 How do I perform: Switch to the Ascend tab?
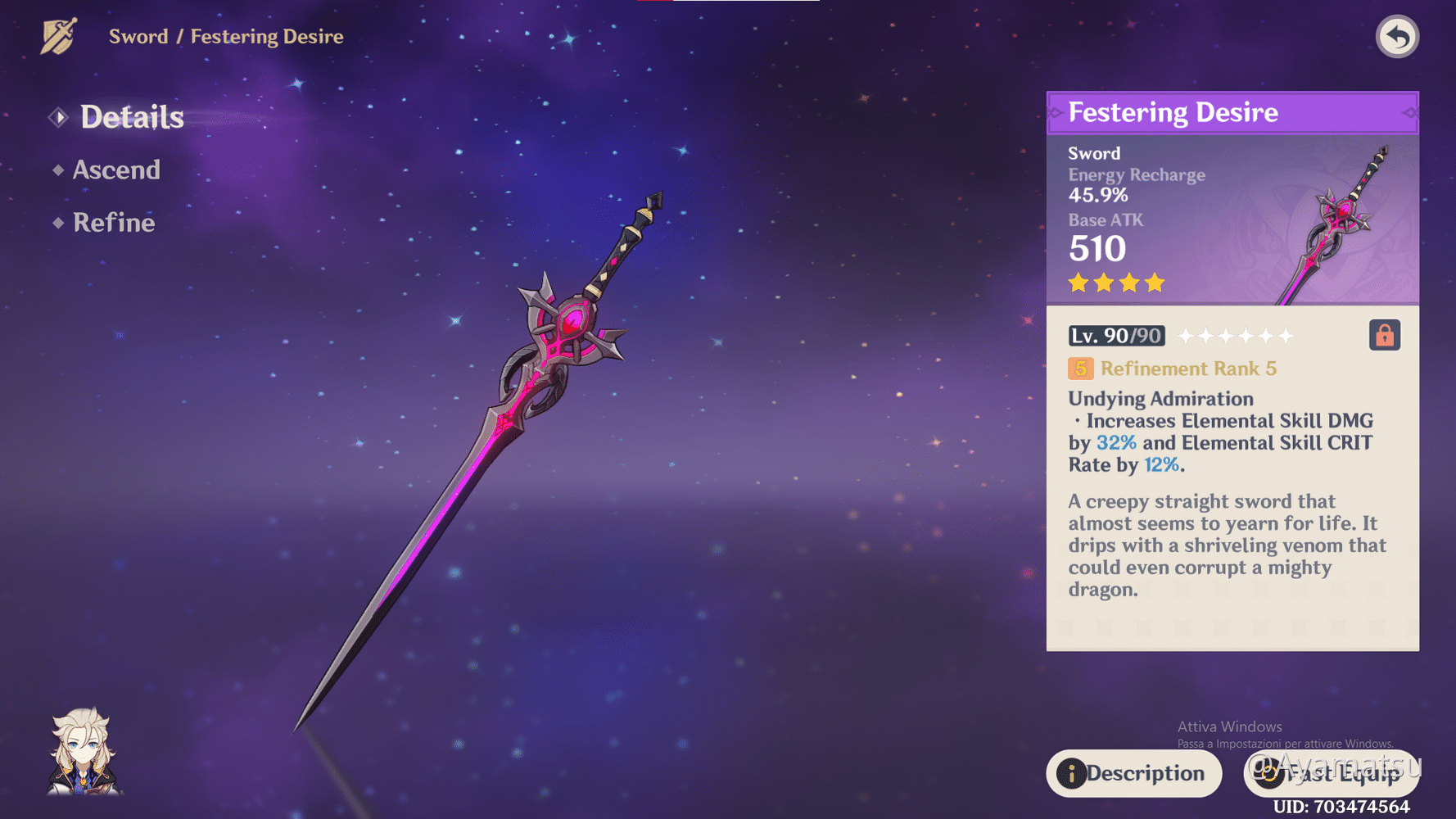(116, 170)
